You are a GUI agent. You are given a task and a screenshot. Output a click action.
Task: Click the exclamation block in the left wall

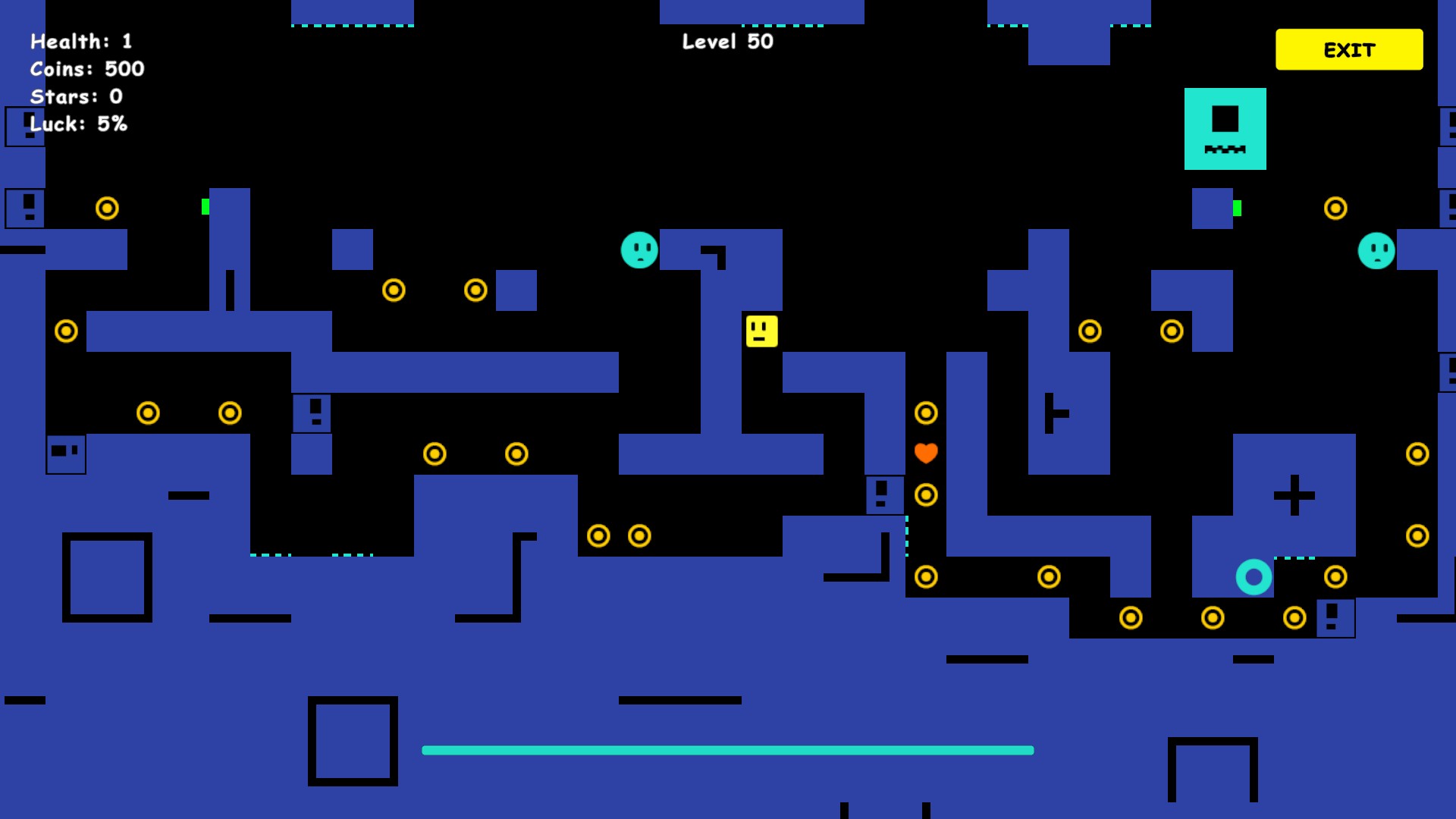coord(25,209)
